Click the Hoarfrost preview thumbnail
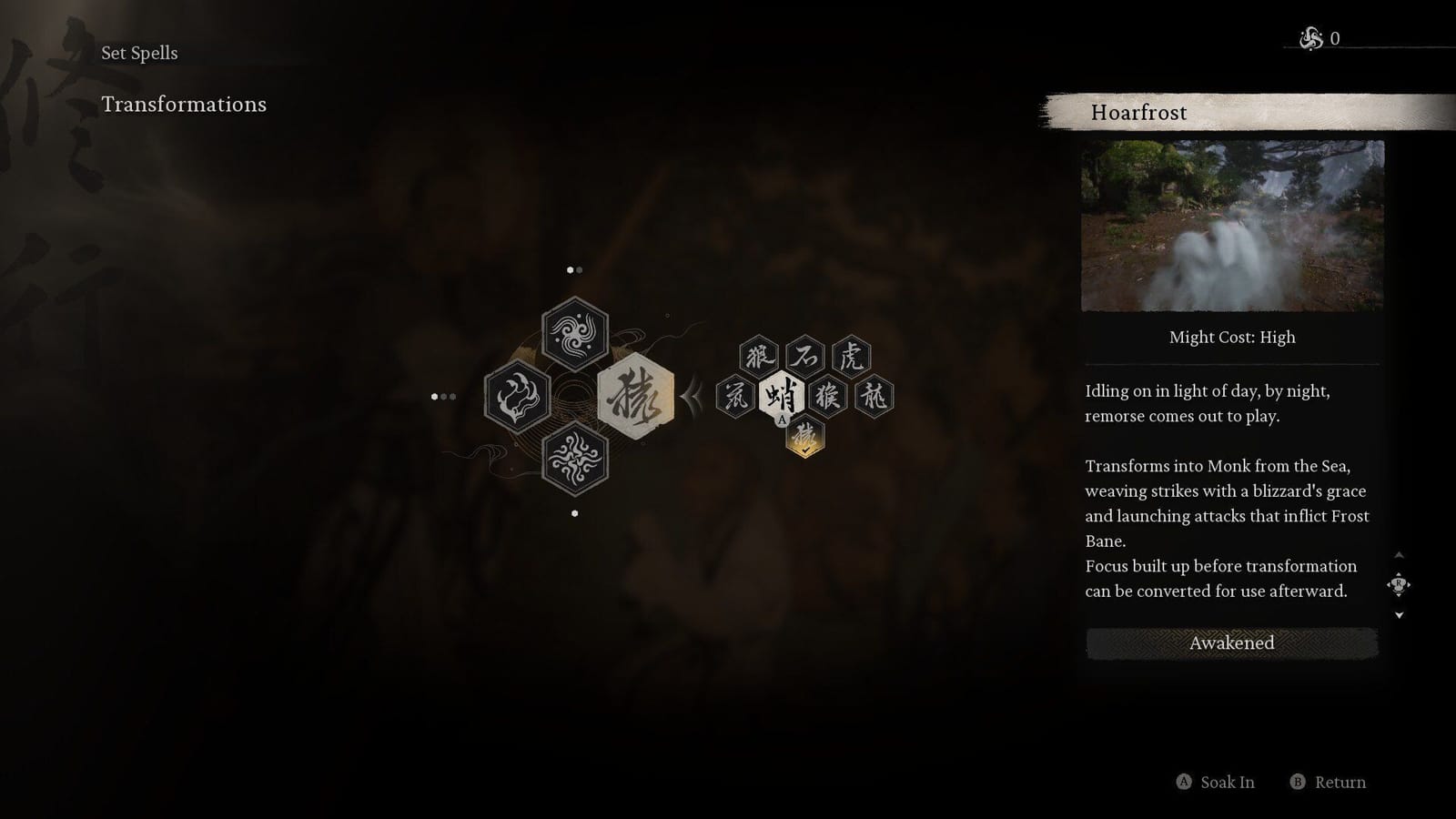 pyautogui.click(x=1230, y=227)
